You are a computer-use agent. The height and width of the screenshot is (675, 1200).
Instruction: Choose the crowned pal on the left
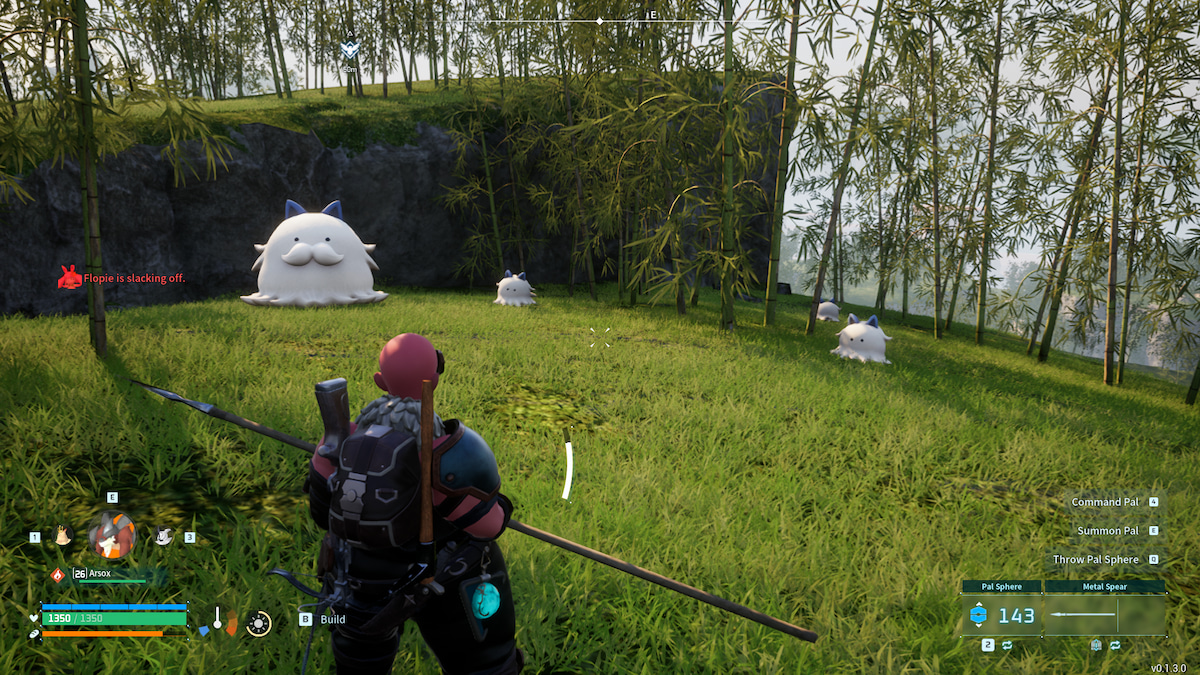click(x=63, y=536)
